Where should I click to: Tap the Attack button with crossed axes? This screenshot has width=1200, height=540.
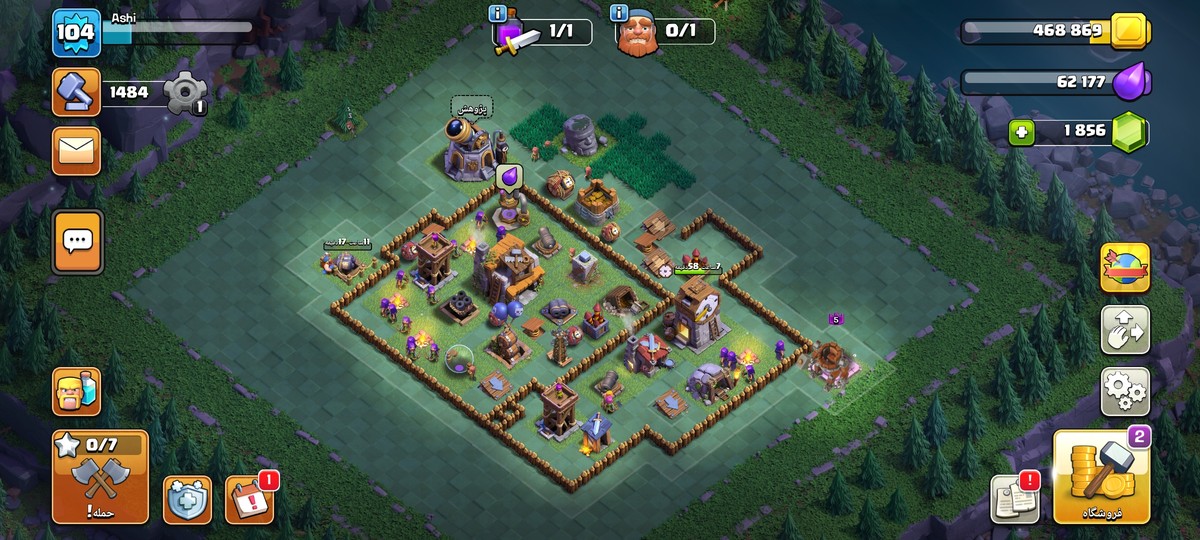tap(100, 477)
